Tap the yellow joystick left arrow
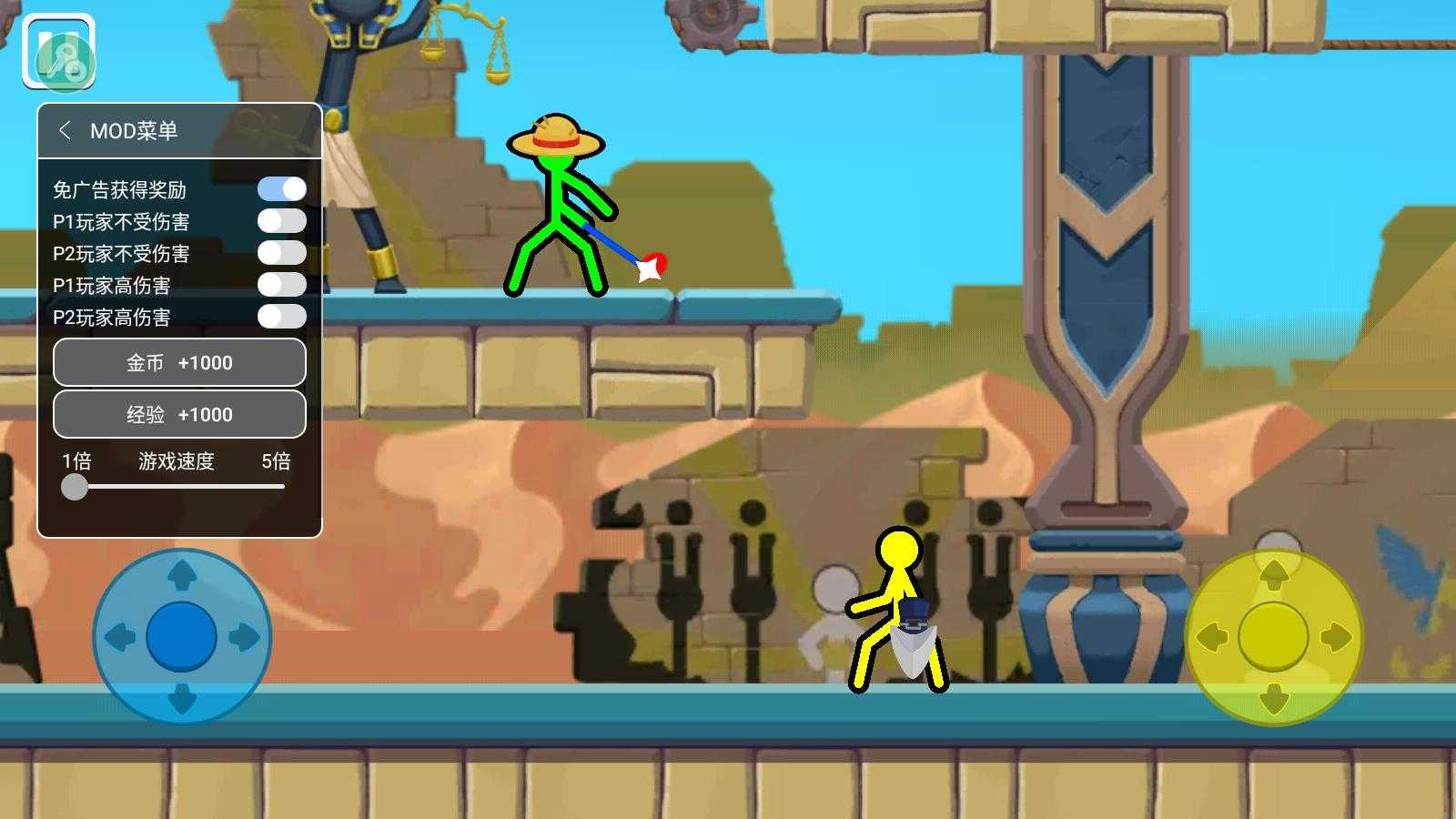 (1211, 636)
